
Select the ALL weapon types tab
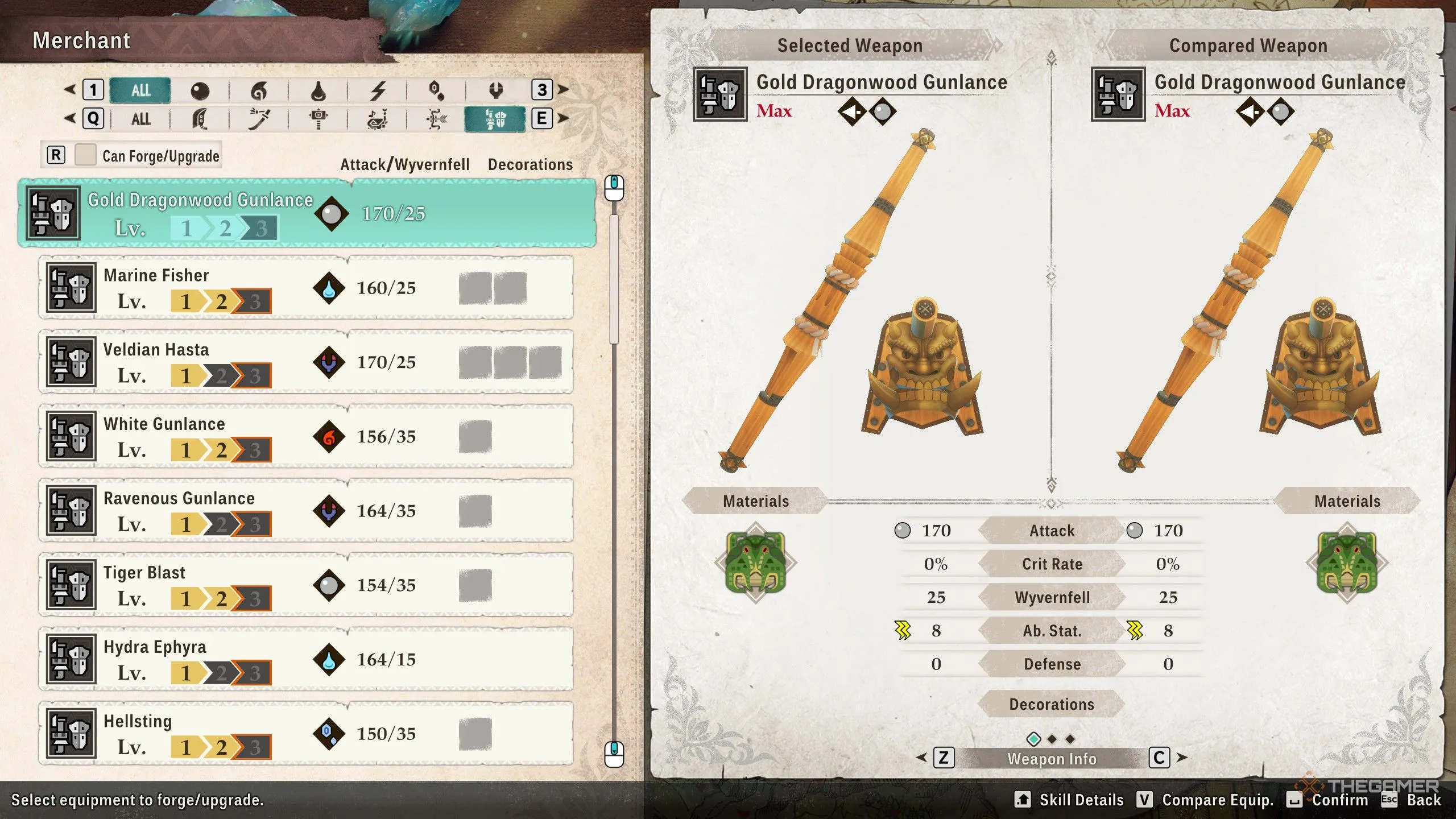tap(140, 119)
